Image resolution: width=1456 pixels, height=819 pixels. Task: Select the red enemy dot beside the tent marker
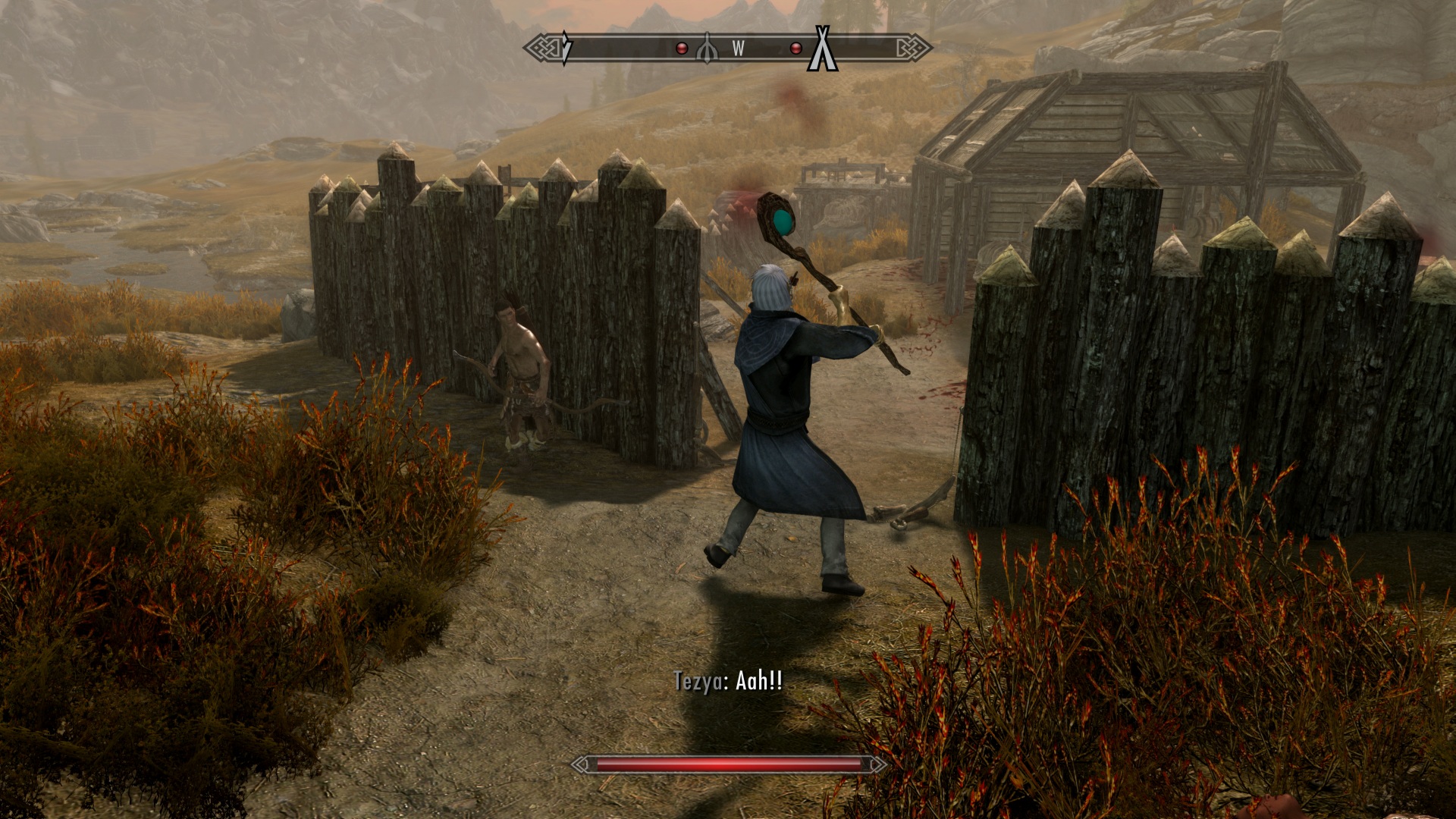(795, 49)
